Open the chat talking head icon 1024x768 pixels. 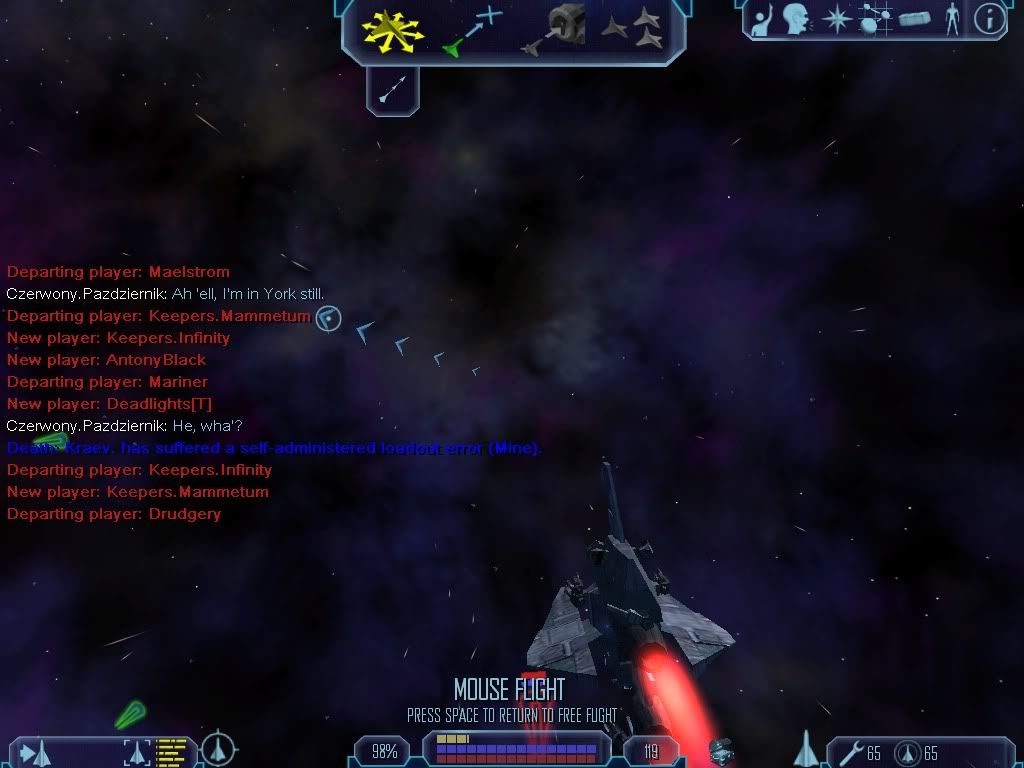pyautogui.click(x=796, y=19)
